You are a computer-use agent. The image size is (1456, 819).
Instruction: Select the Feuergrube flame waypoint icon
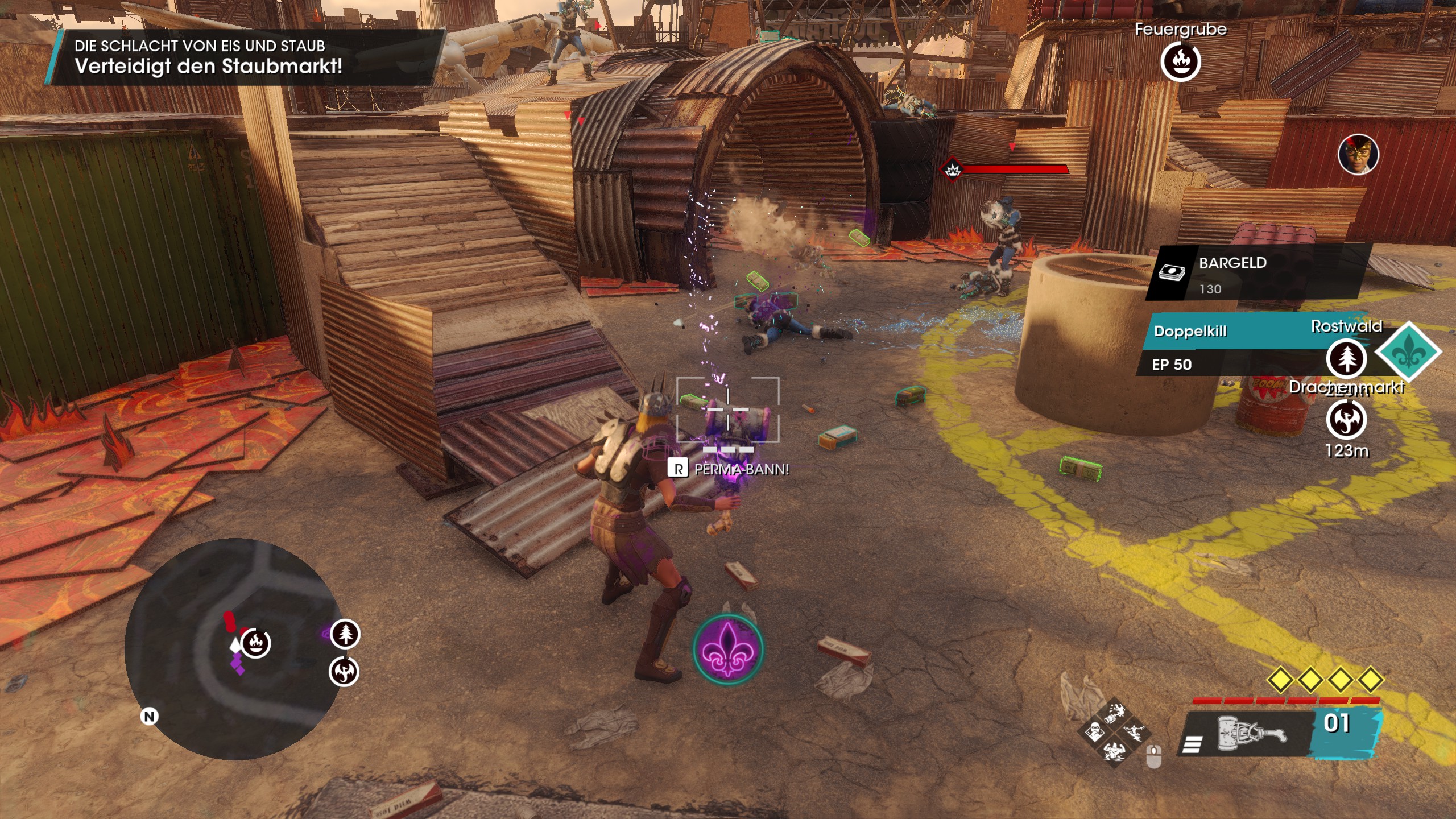[x=1180, y=61]
